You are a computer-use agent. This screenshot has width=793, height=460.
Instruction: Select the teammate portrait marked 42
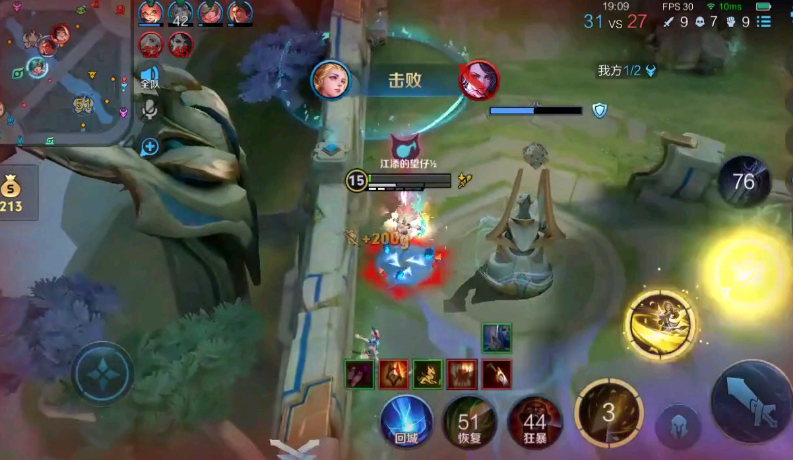181,13
